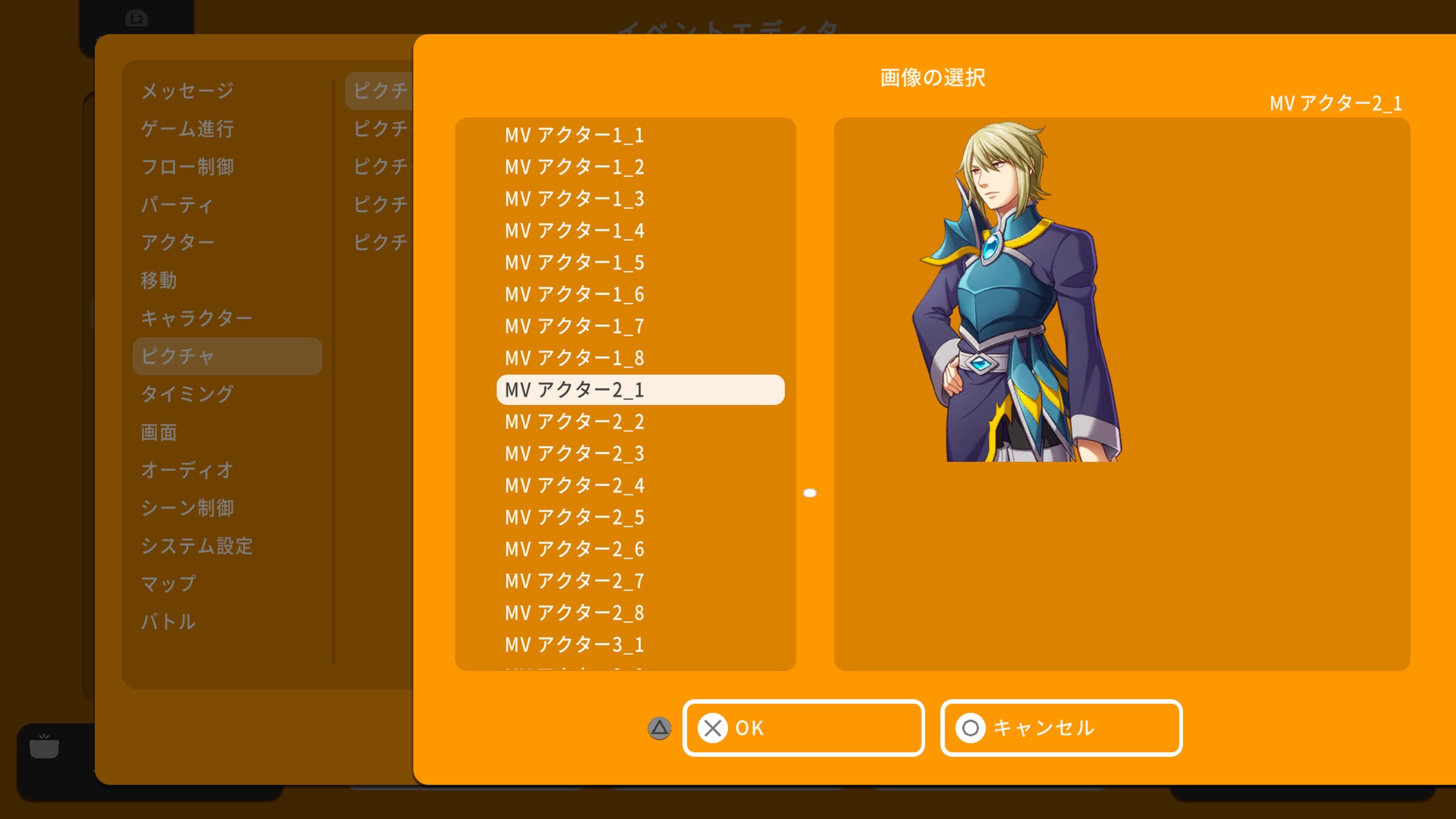Confirm image choice with the OK button
This screenshot has width=1456, height=819.
(x=803, y=728)
